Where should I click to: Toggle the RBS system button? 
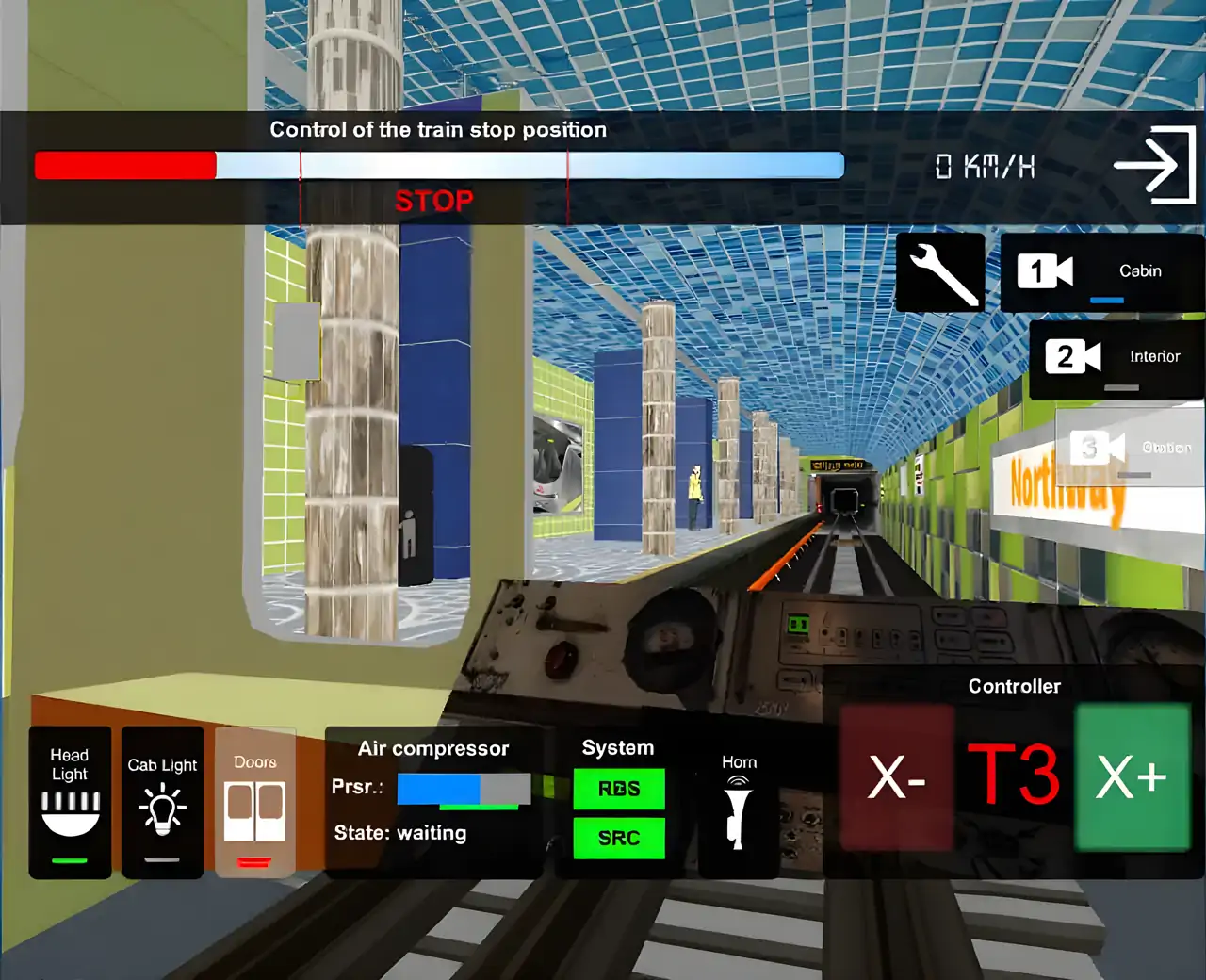coord(619,790)
